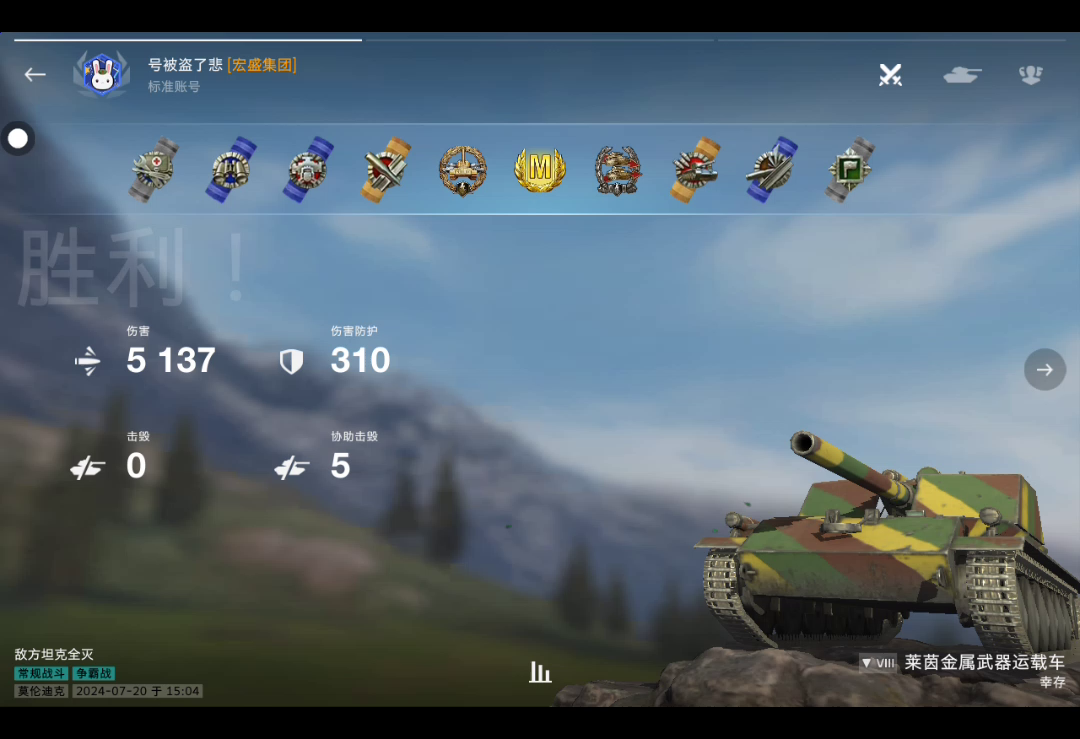1080x739 pixels.
Task: Switch to the tank details tab
Action: tap(962, 75)
